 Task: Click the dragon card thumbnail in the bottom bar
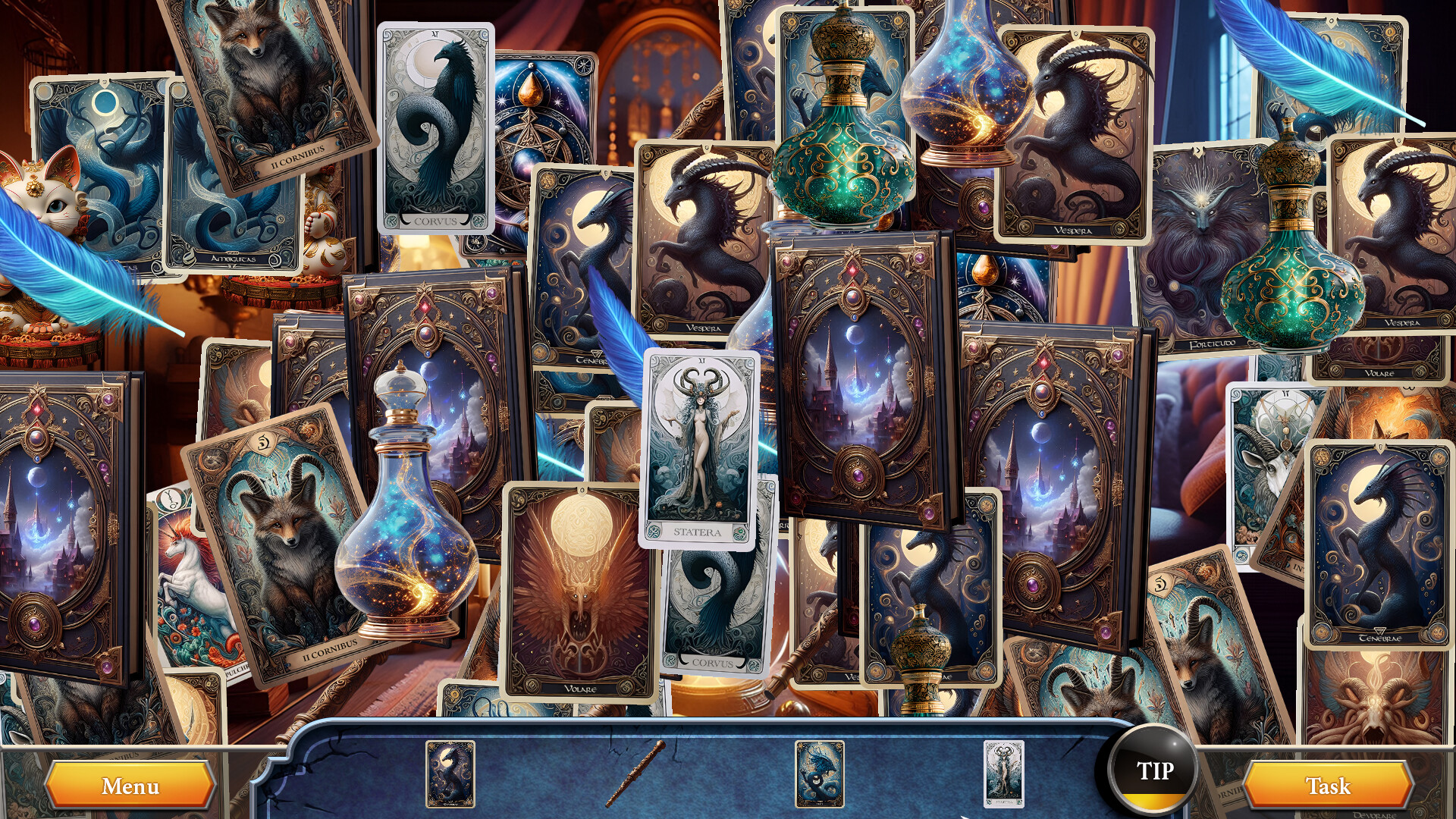tap(821, 773)
